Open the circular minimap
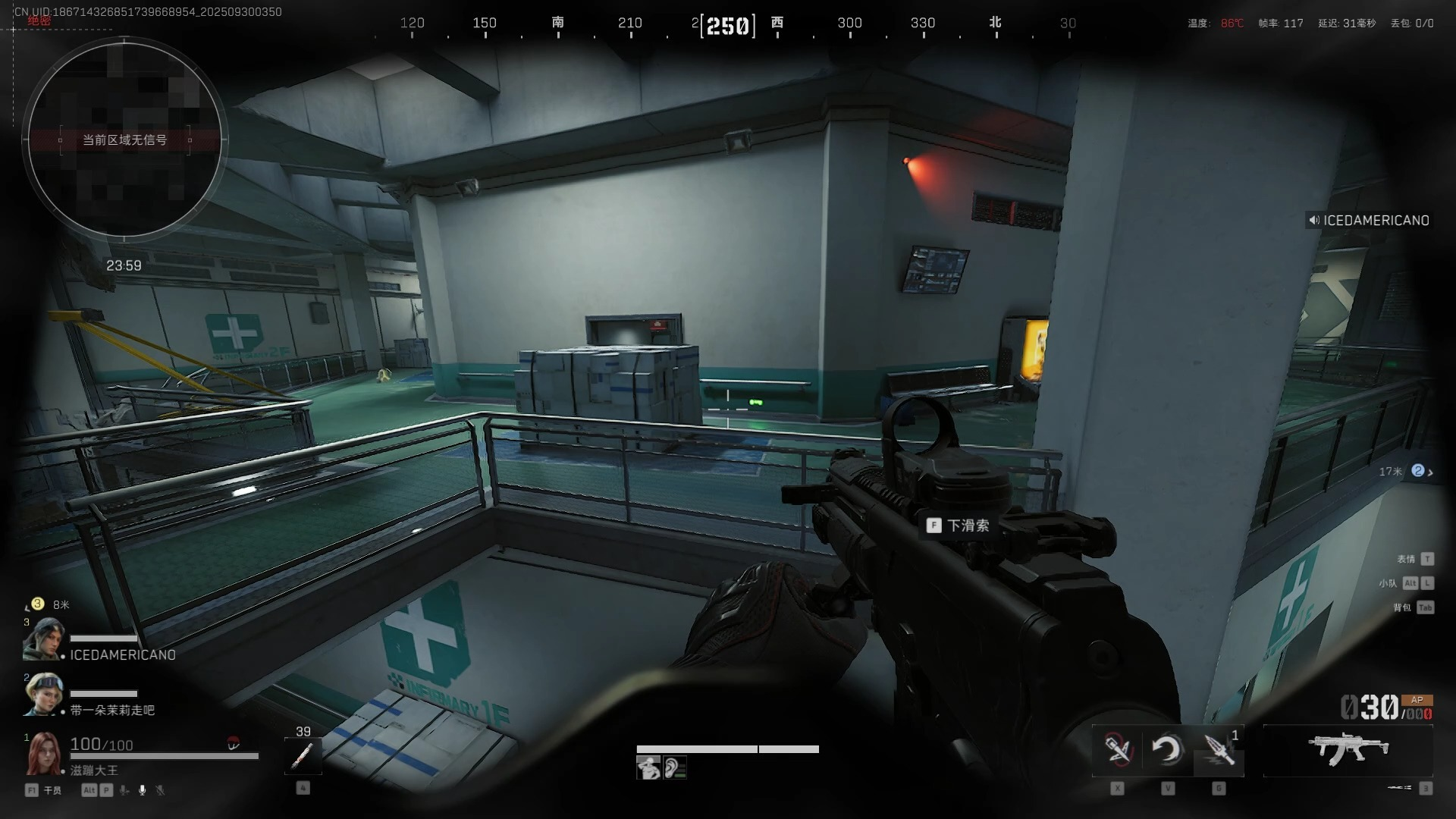Image resolution: width=1456 pixels, height=819 pixels. [124, 138]
